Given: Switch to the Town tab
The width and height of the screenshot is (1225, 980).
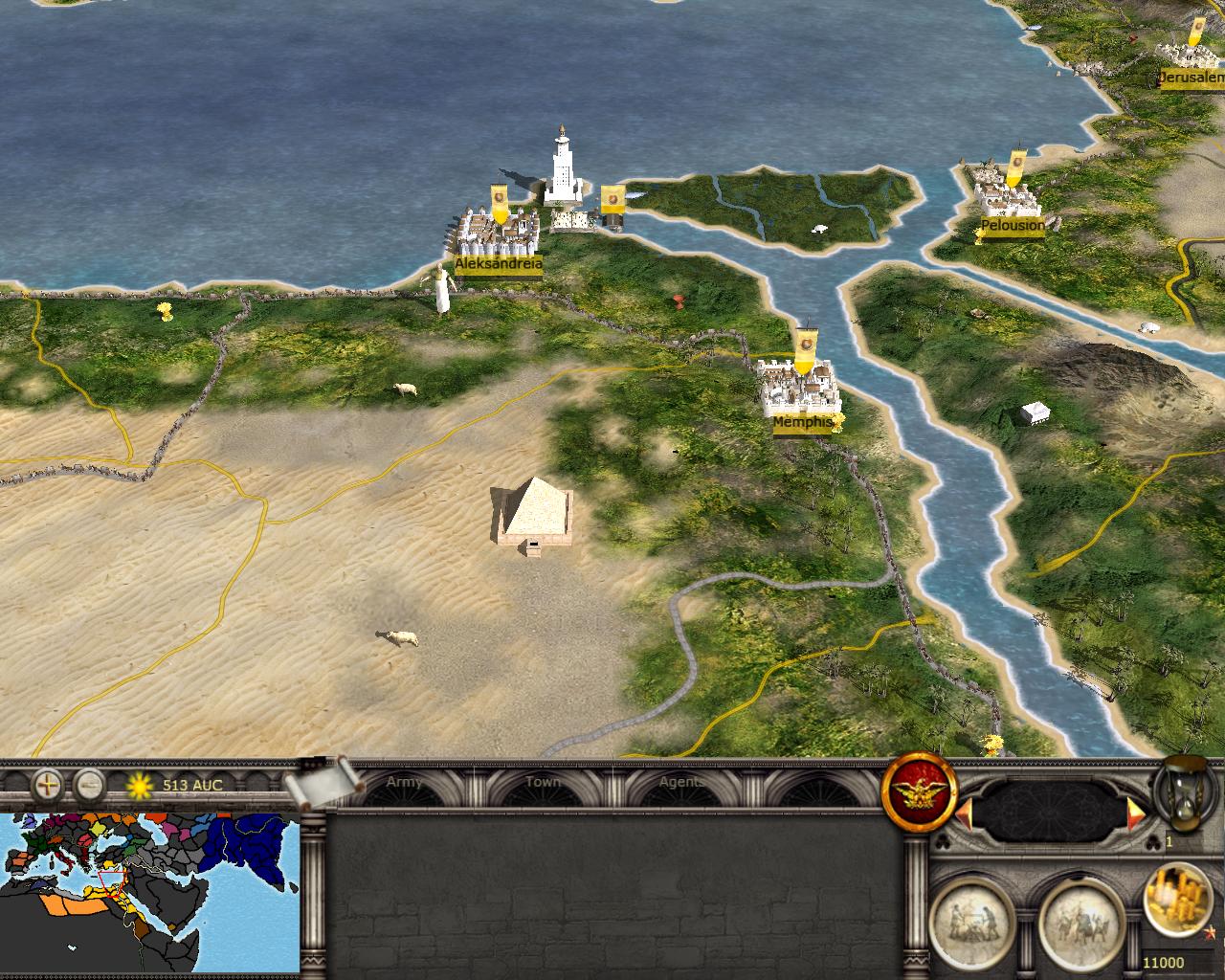Looking at the screenshot, I should [543, 783].
